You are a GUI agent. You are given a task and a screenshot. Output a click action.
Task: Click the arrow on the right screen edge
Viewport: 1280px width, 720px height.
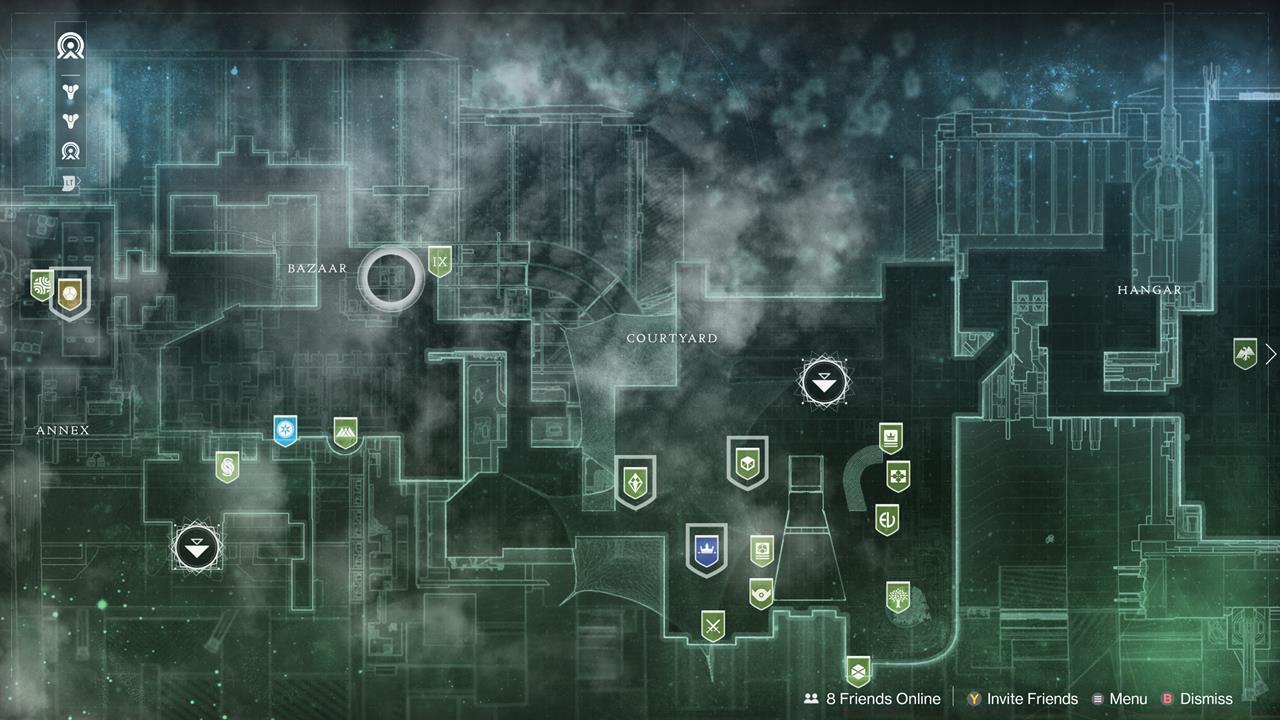pos(1271,354)
